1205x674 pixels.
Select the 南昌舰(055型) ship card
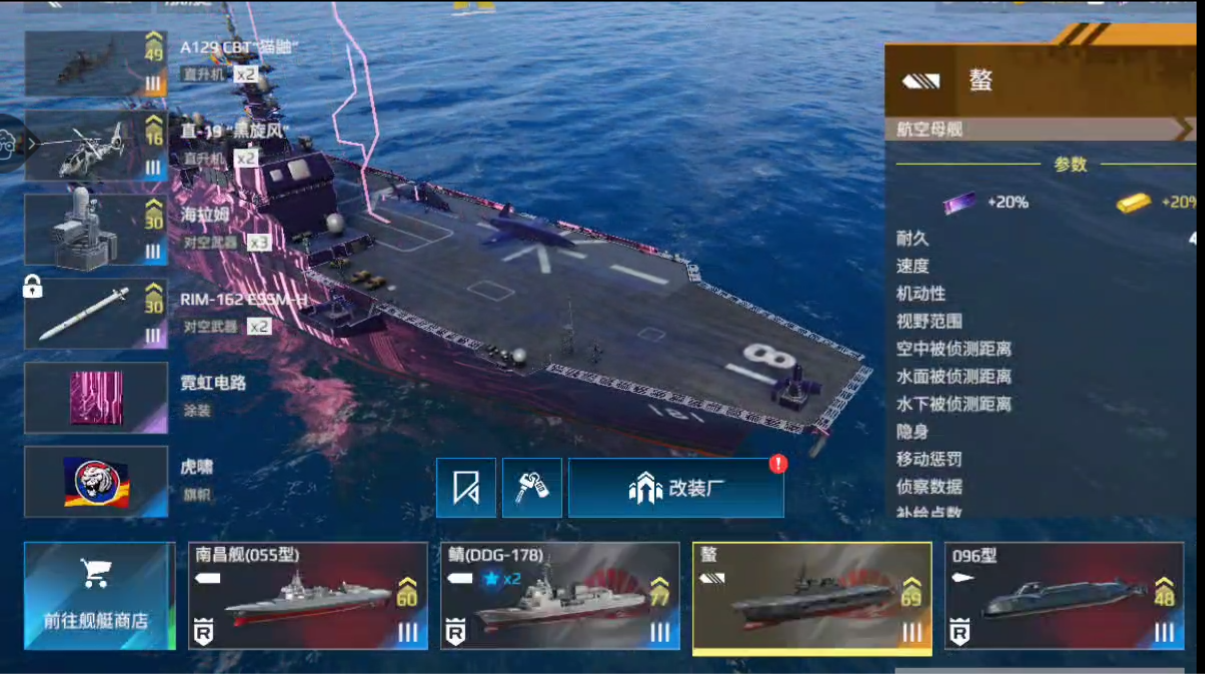click(308, 596)
